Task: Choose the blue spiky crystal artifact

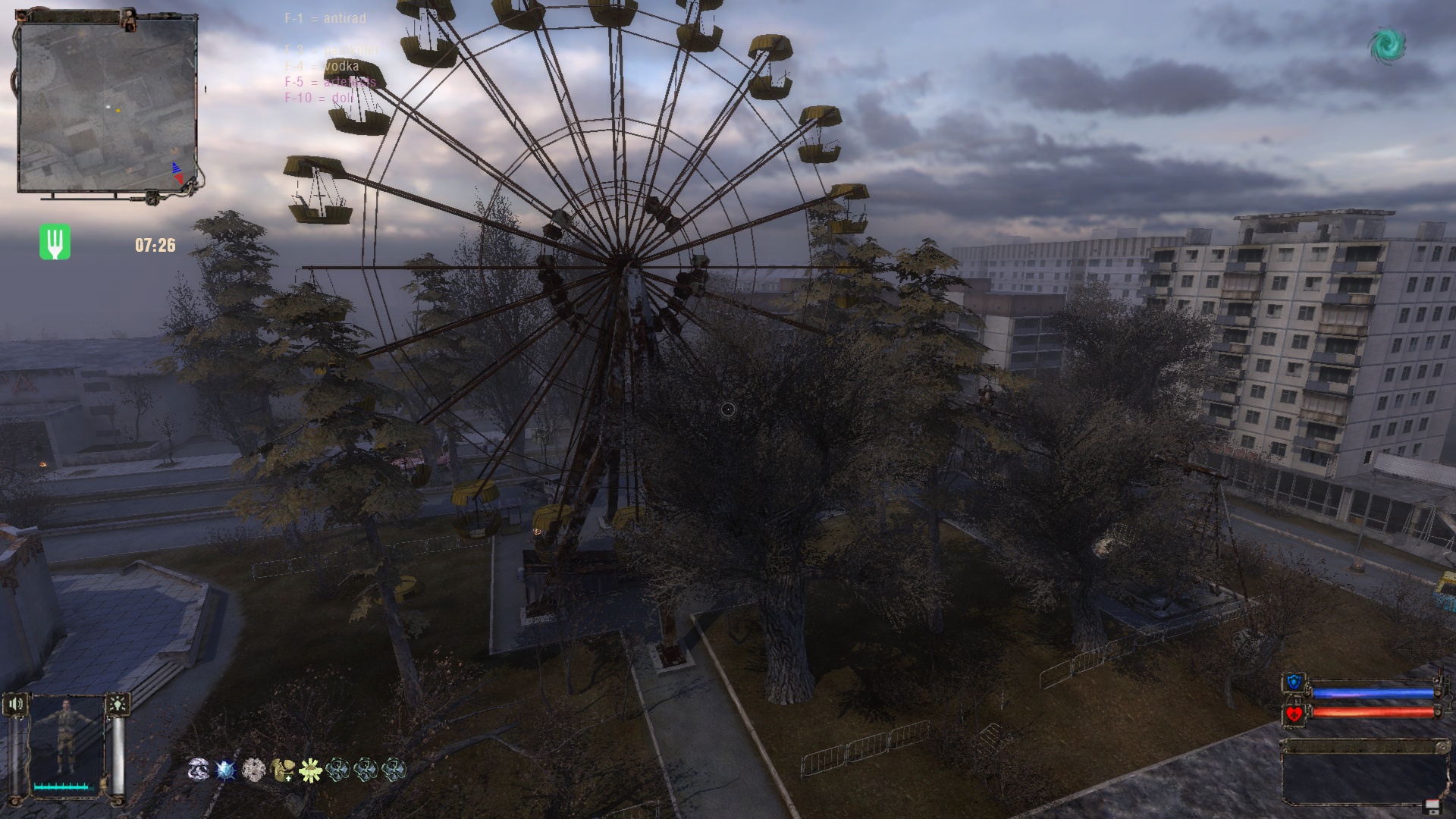Action: click(x=226, y=769)
